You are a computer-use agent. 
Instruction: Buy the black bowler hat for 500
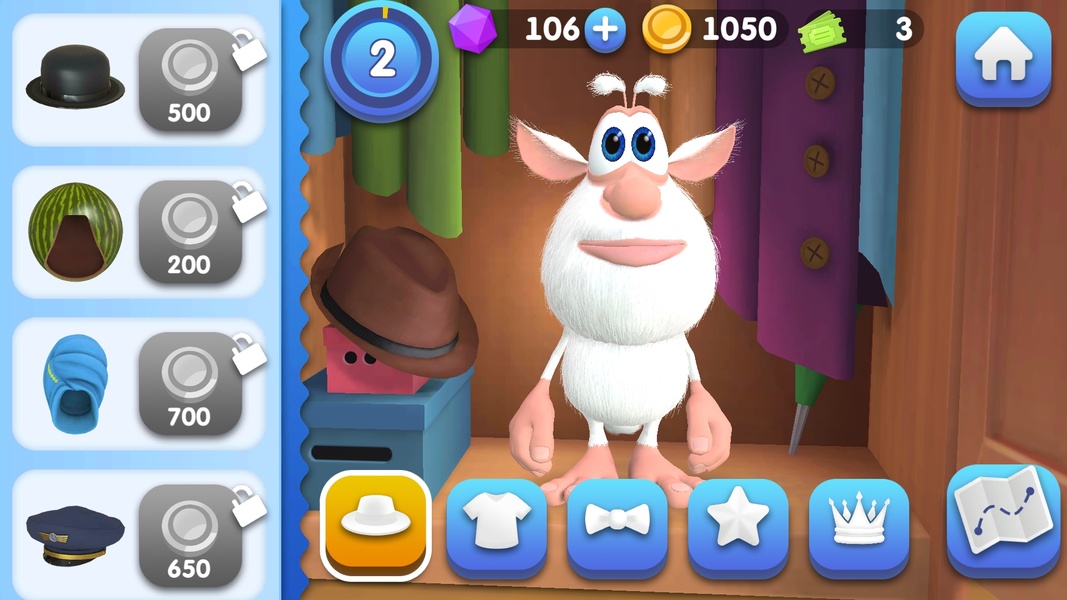pyautogui.click(x=190, y=80)
